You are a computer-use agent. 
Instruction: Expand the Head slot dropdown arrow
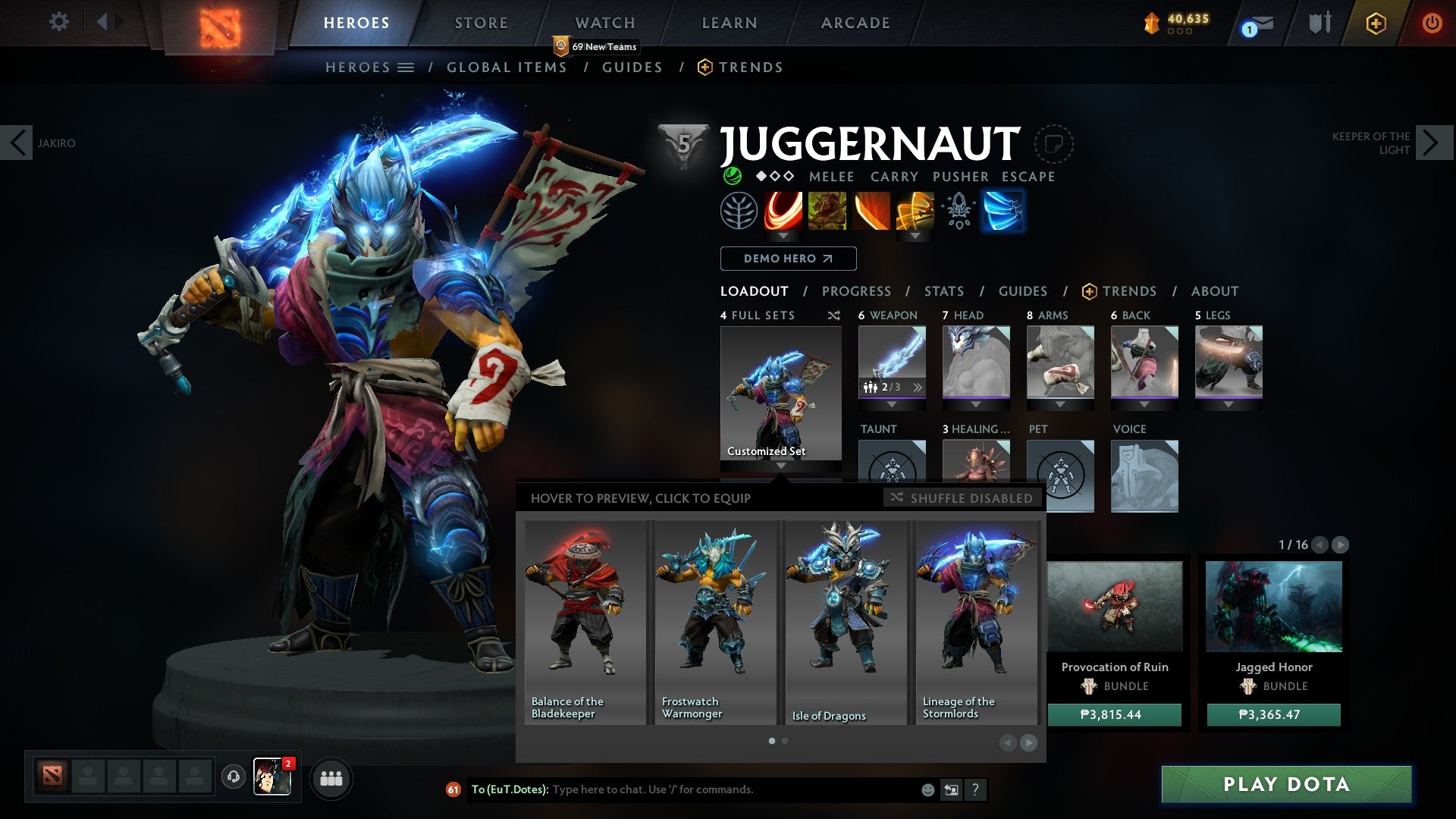pos(976,404)
